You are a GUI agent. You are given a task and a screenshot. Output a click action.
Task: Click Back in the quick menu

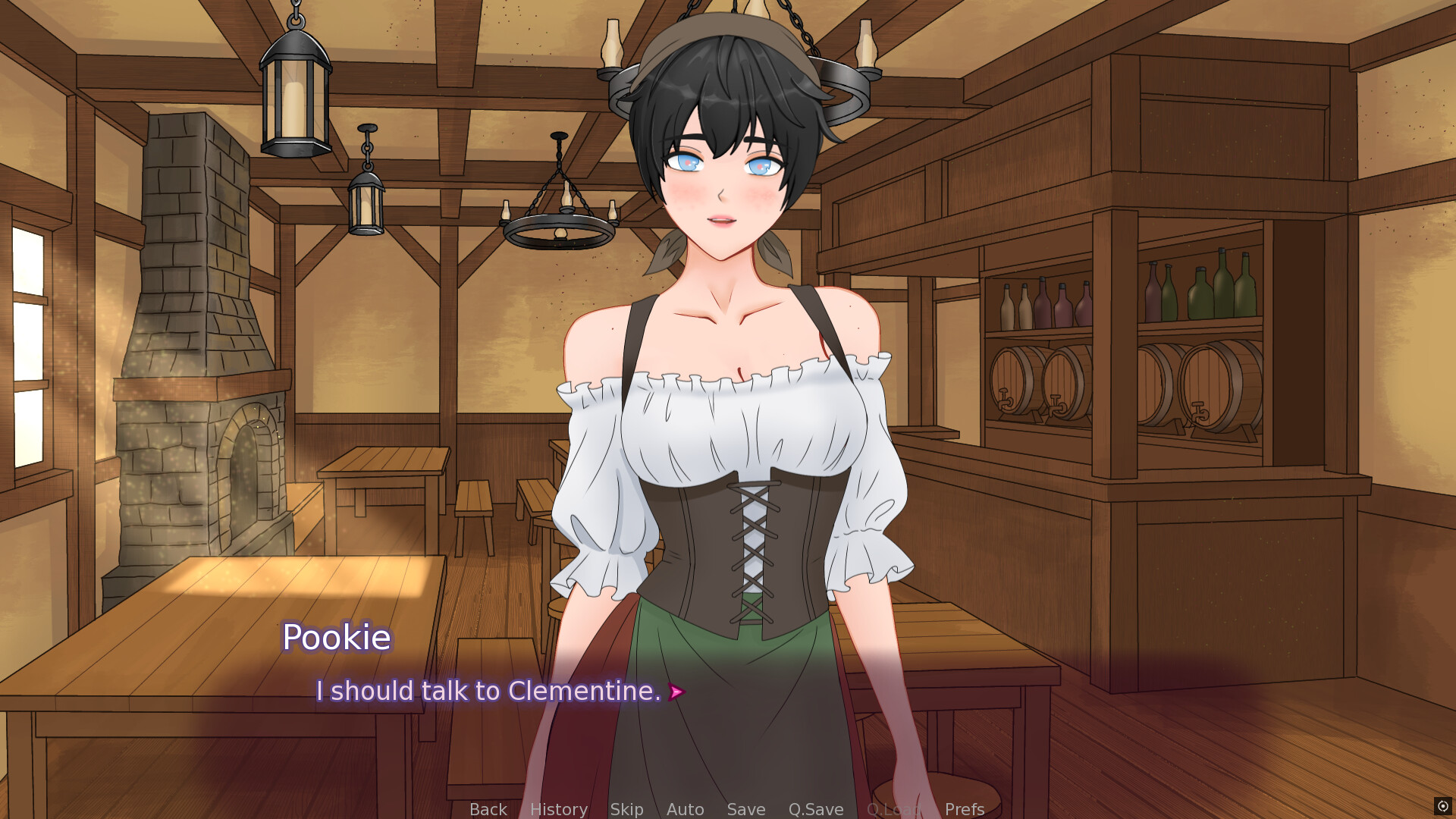488,808
